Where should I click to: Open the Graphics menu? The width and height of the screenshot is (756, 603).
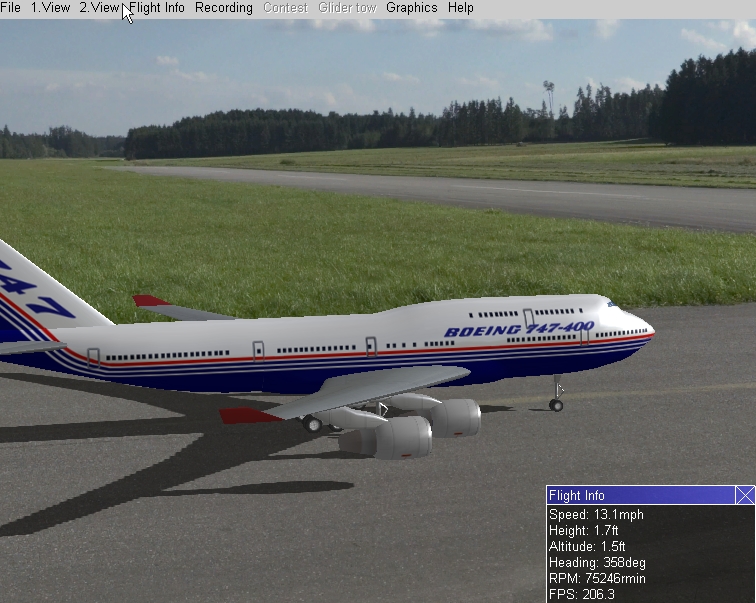(x=411, y=8)
